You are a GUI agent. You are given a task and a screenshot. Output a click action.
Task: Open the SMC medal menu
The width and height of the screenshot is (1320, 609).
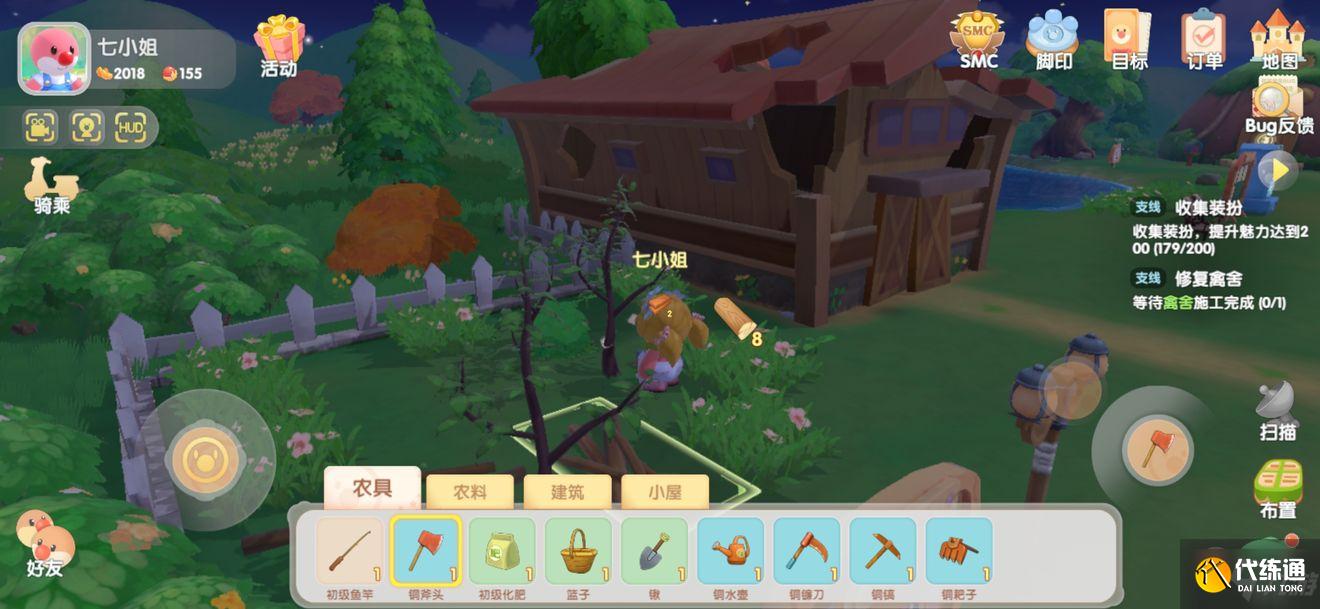(x=978, y=38)
